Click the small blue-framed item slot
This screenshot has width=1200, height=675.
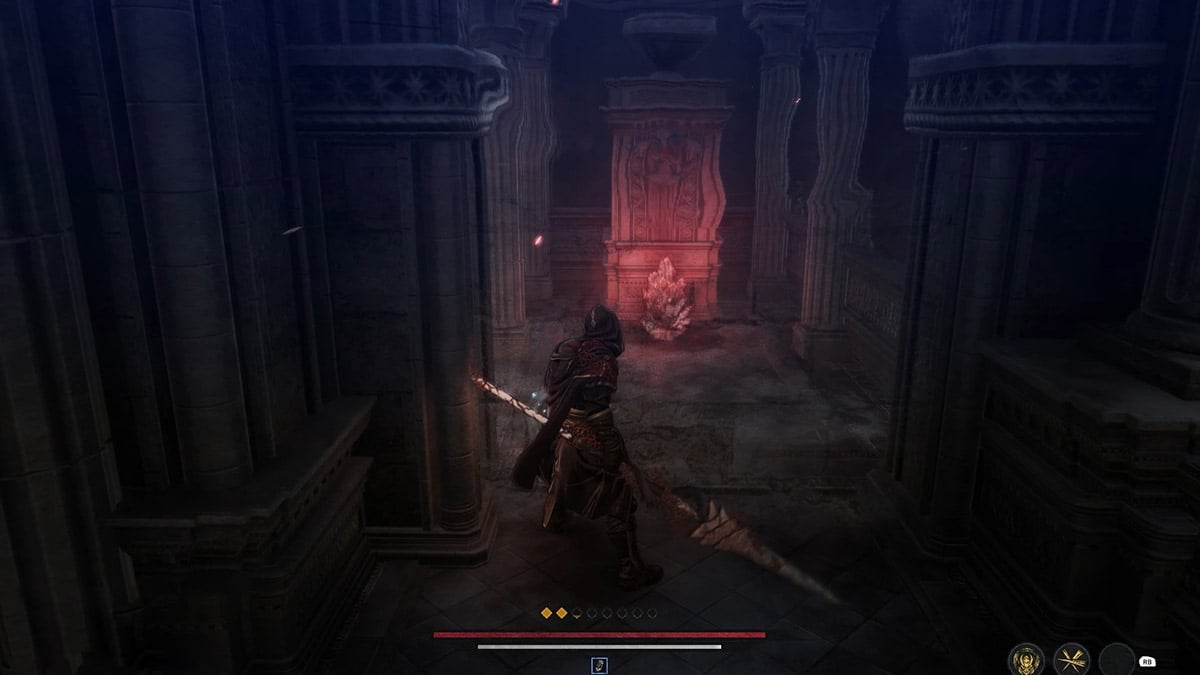(x=599, y=665)
